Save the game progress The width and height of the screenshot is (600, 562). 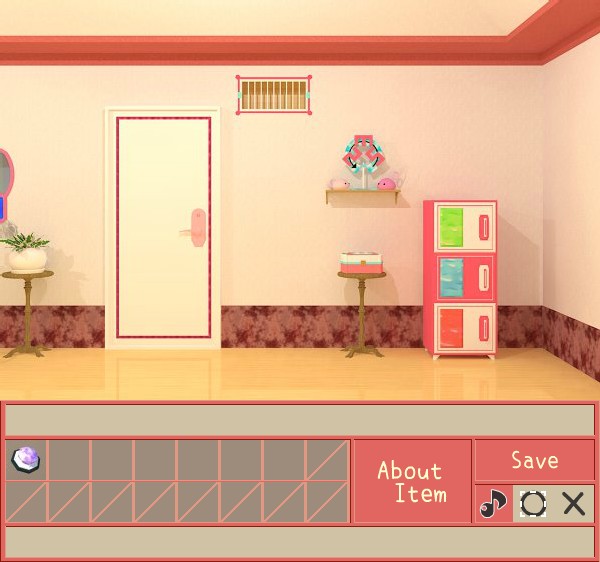pyautogui.click(x=534, y=460)
